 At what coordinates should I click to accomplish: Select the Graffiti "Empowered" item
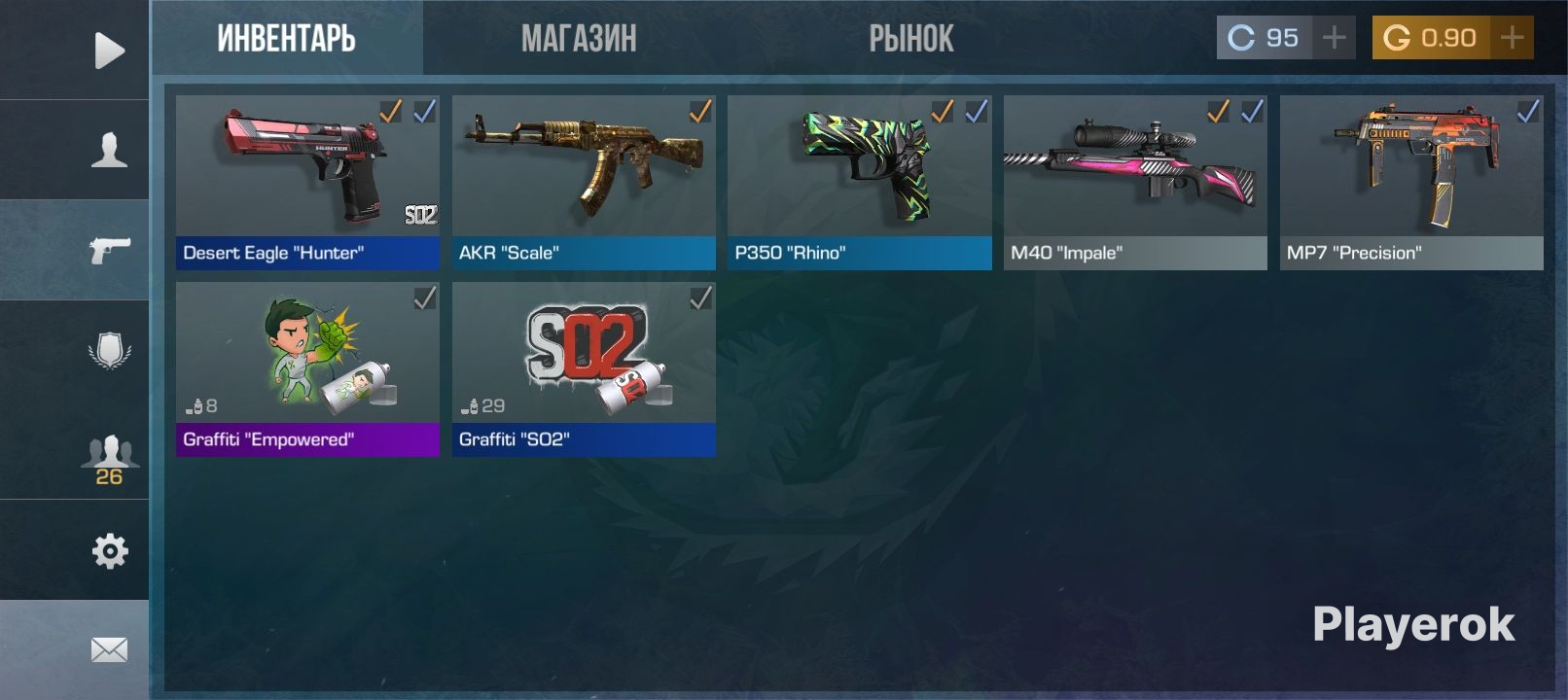(x=307, y=369)
